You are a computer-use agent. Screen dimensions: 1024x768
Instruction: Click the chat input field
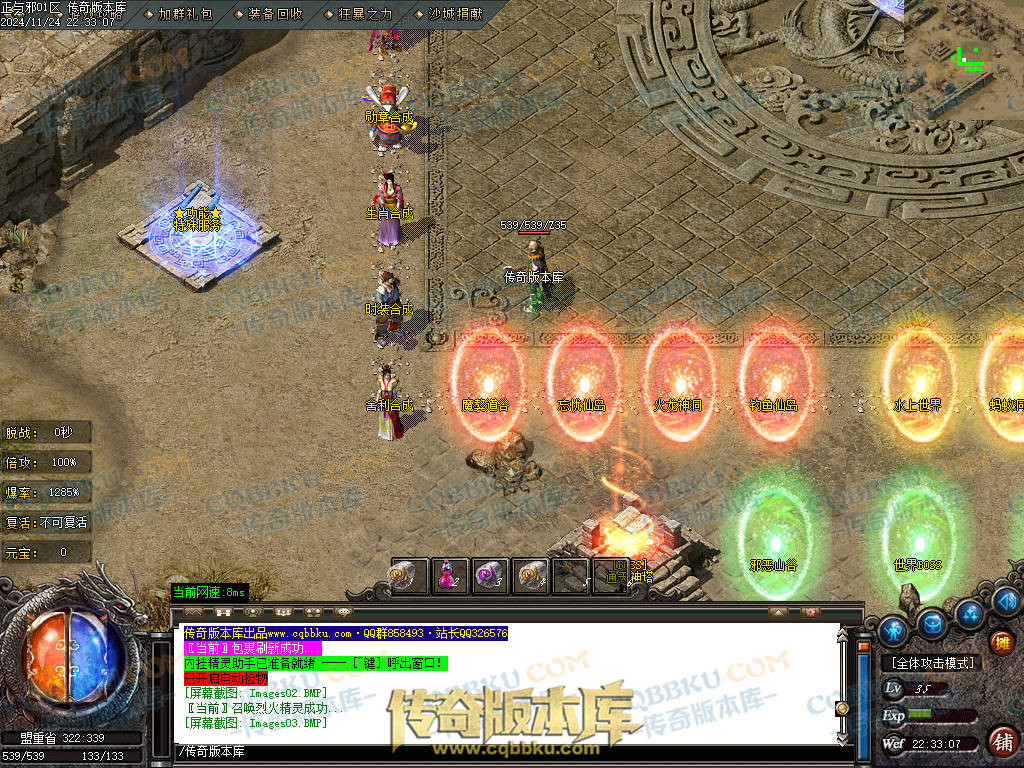coord(500,751)
